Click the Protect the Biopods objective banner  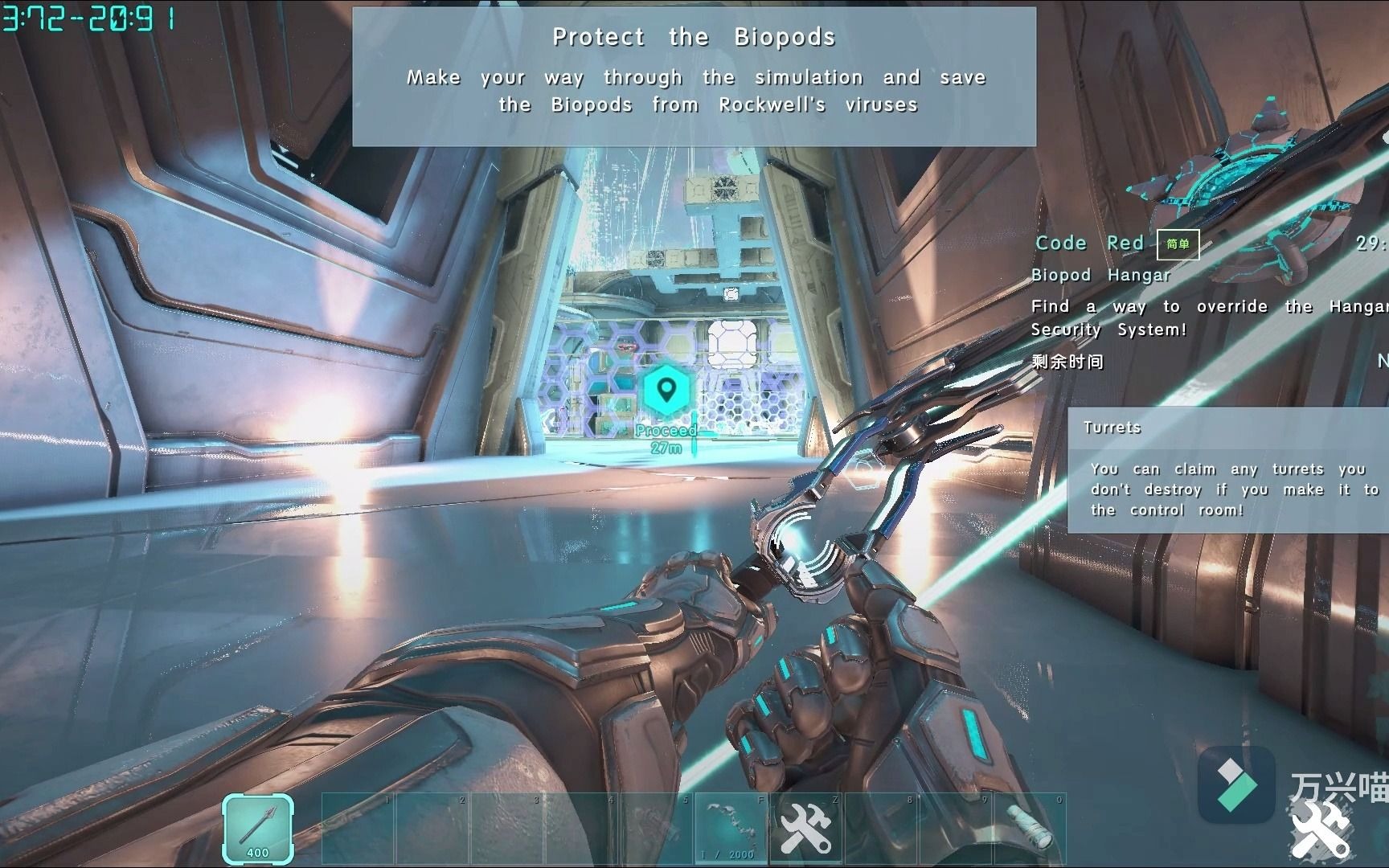694,77
